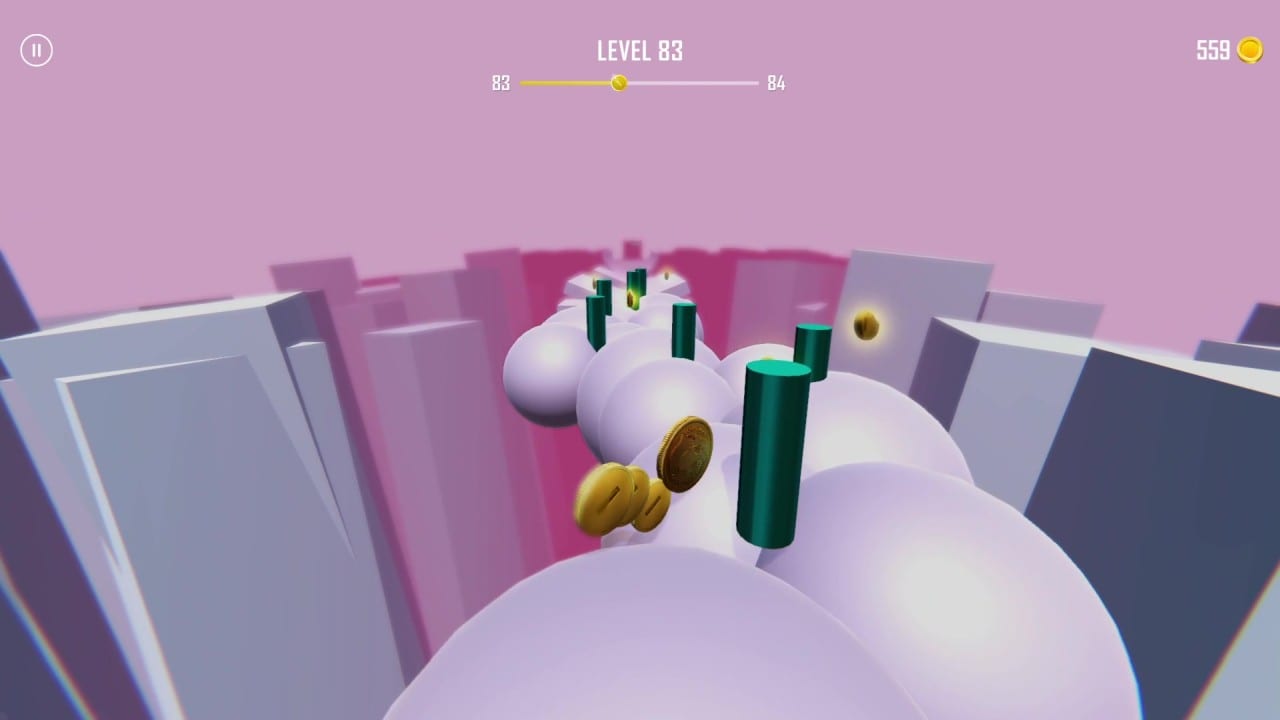Click the gold coin icon beside the score

click(x=1249, y=50)
